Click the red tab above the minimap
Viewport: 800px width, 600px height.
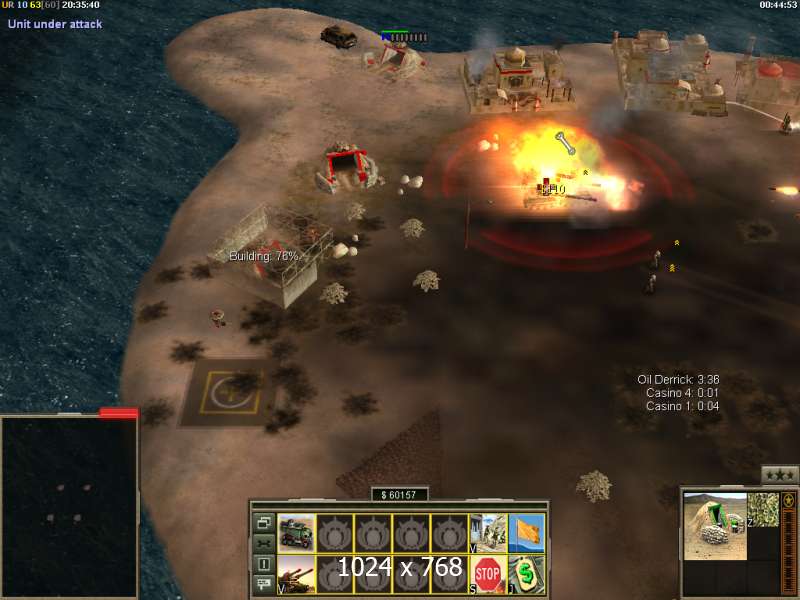point(118,412)
